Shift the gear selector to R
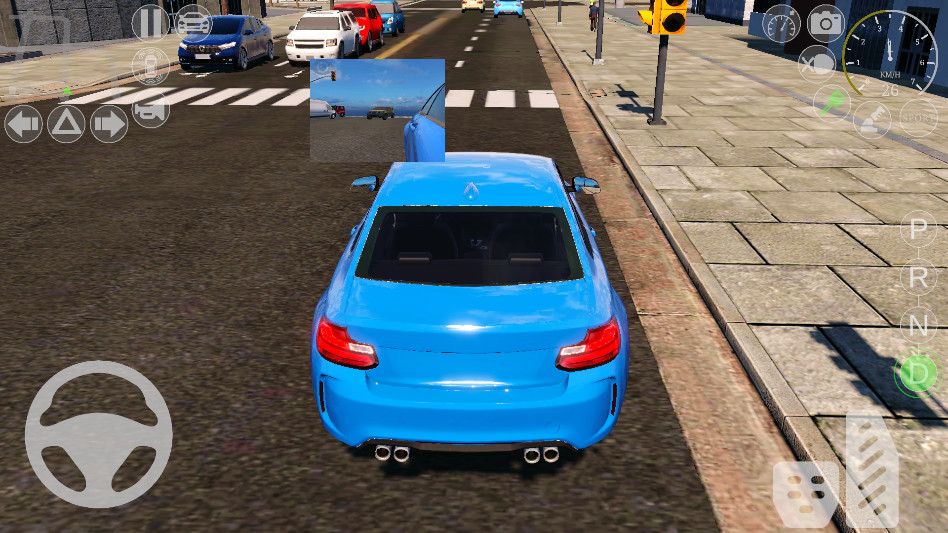Screen dimensions: 948x533 (x=917, y=278)
